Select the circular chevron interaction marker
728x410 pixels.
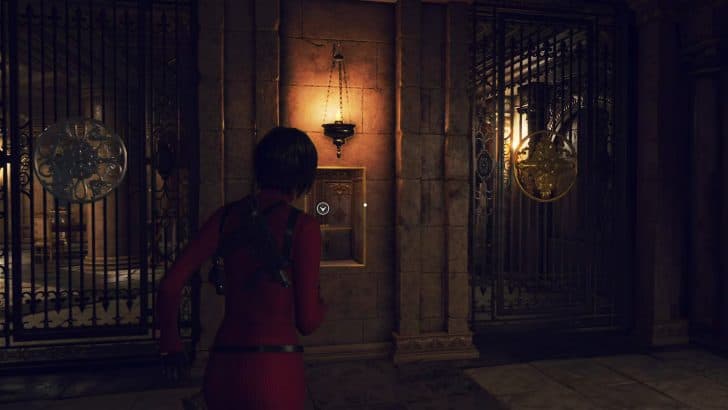323,208
